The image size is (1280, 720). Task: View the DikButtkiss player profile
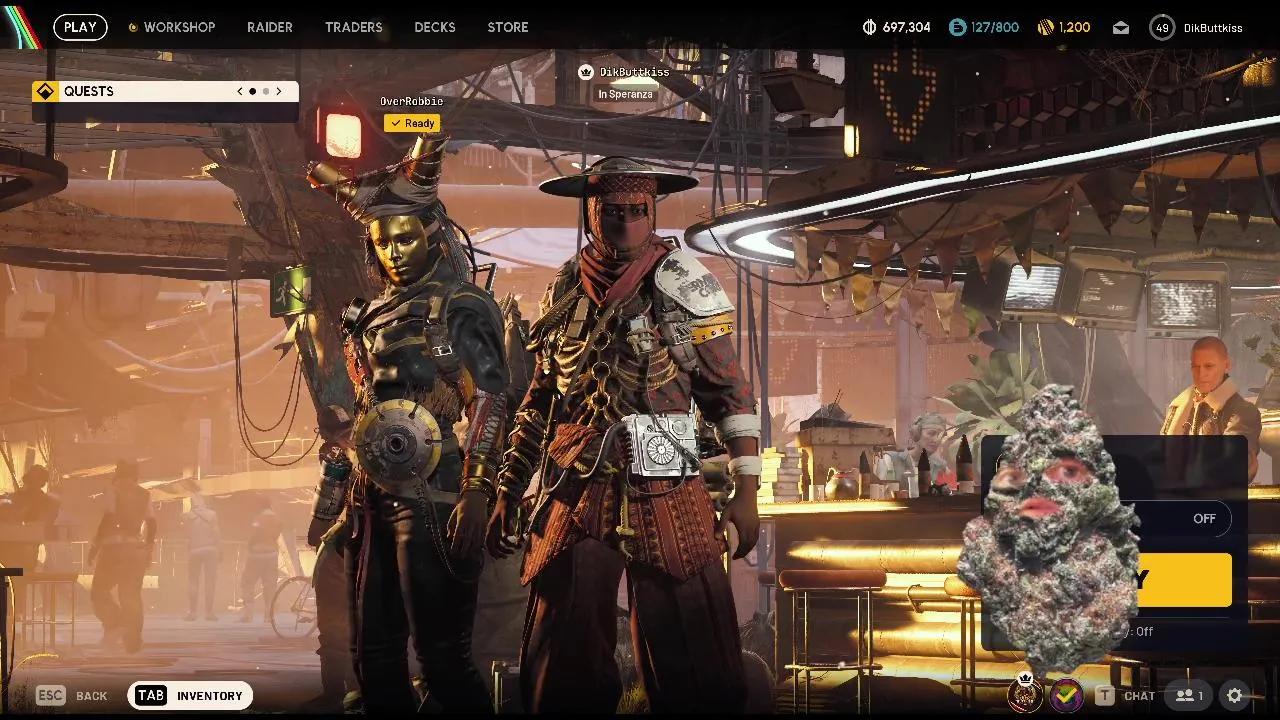pos(1197,28)
